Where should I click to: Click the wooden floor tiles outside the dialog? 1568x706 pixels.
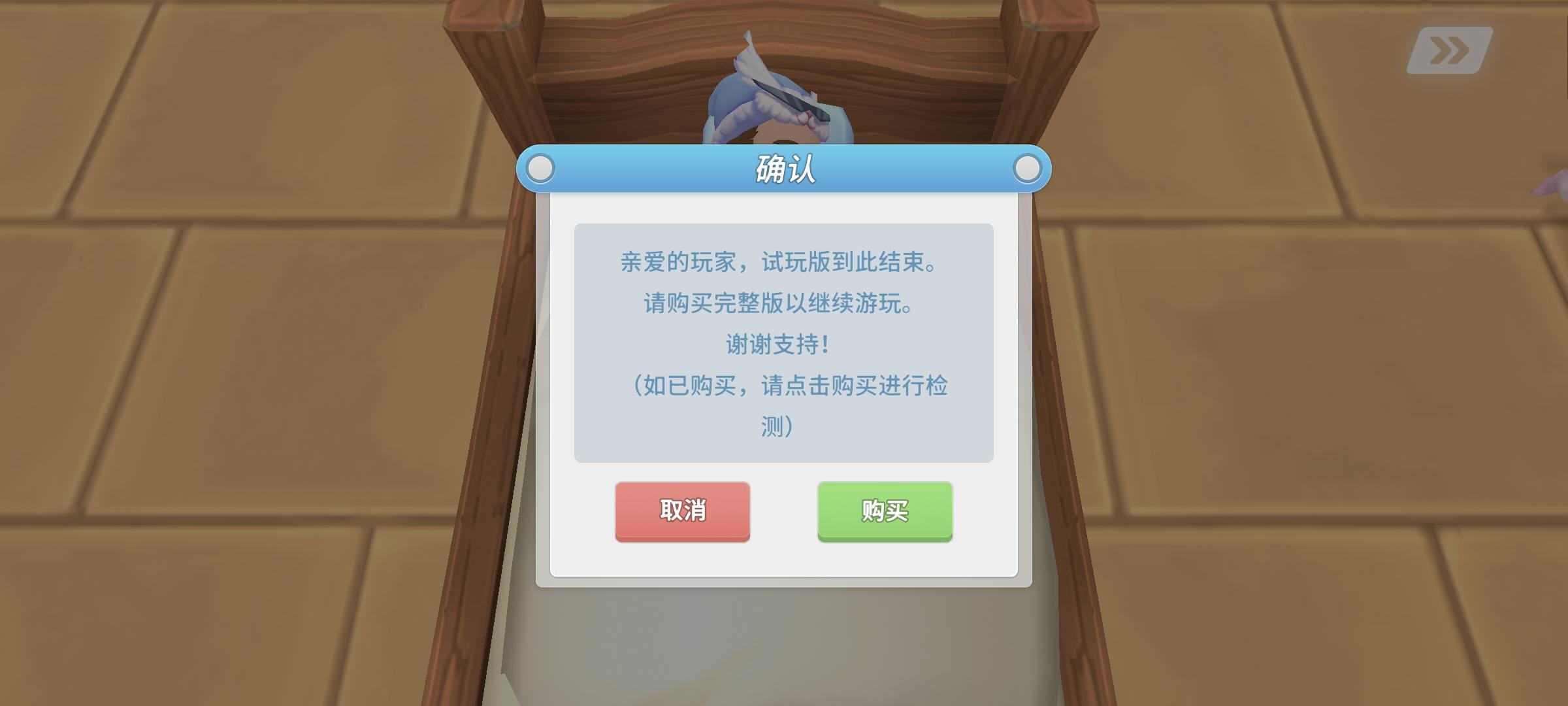tap(229, 392)
